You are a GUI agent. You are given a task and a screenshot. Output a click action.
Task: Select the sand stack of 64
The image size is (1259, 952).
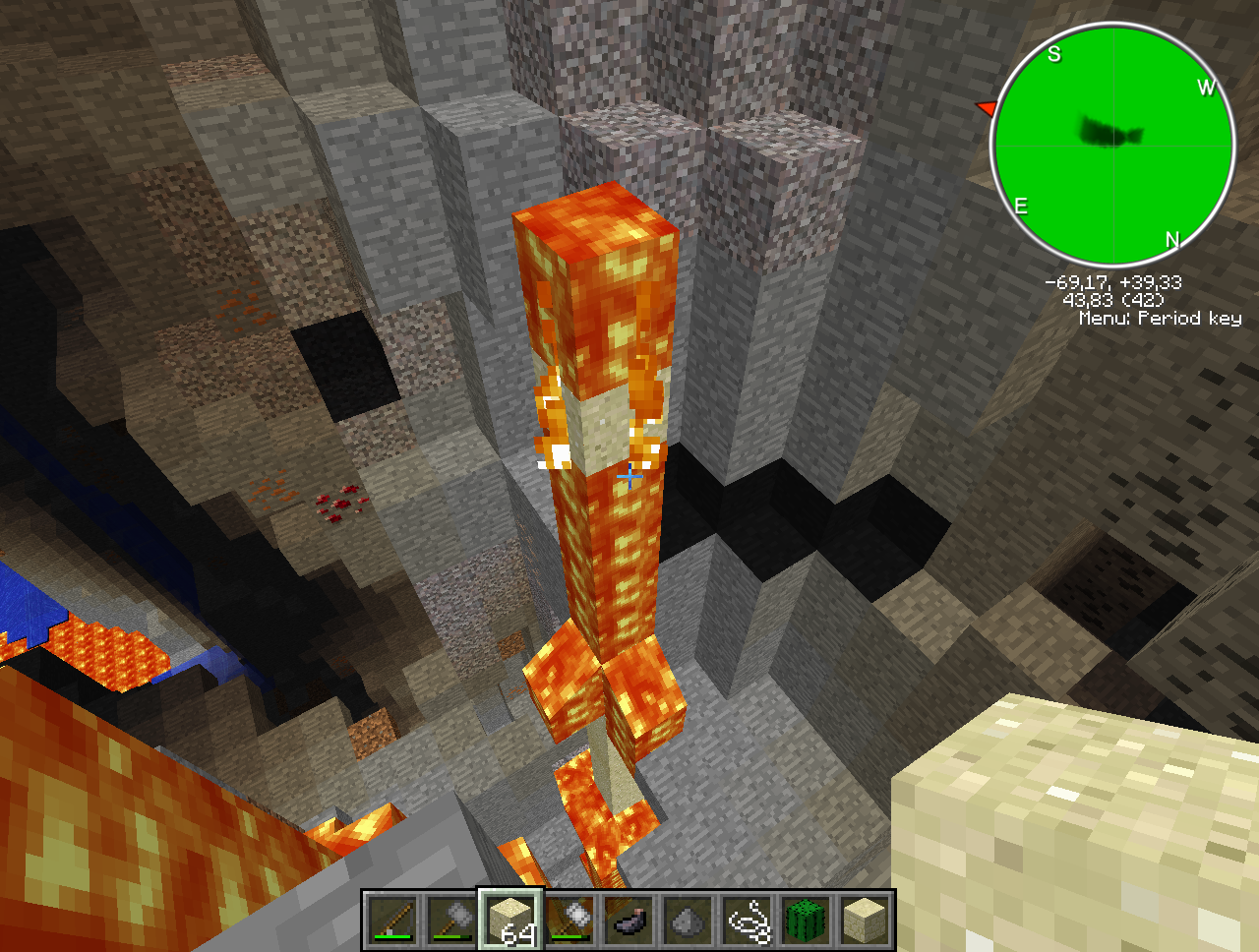[x=511, y=921]
